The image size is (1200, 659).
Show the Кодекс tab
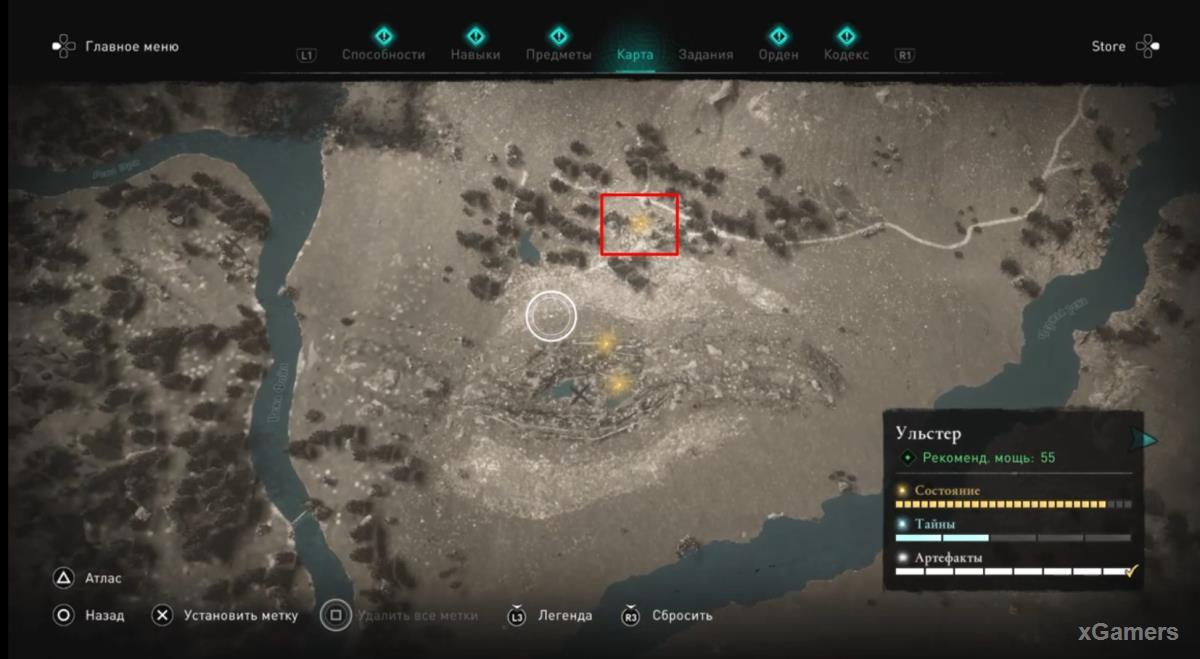pos(846,55)
